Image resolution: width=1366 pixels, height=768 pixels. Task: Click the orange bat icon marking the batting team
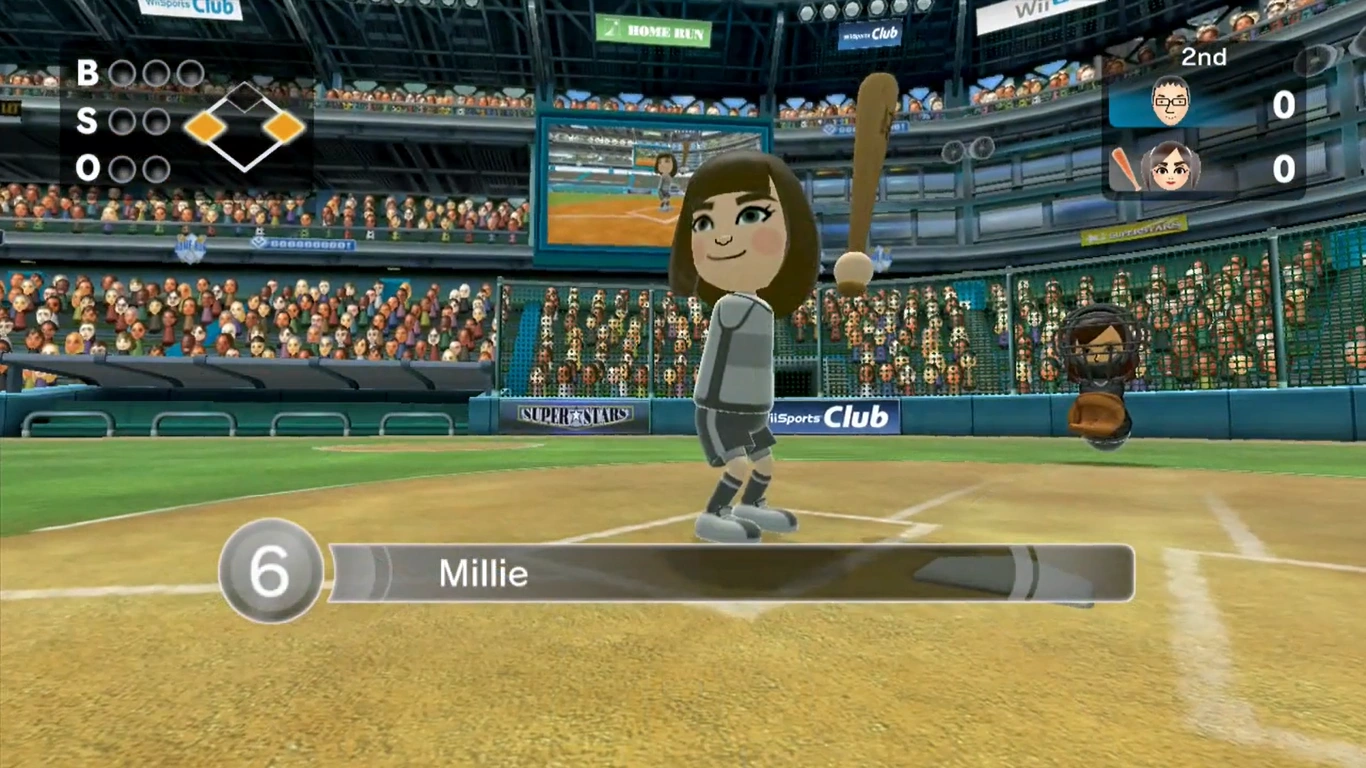pos(1125,165)
